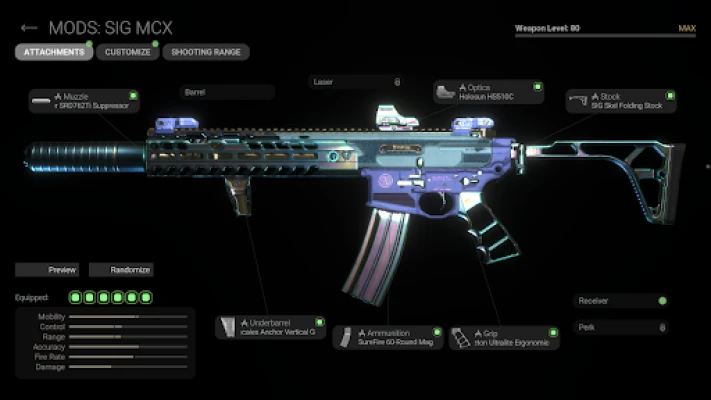711x400 pixels.
Task: Open the Customize tab
Action: 127,51
